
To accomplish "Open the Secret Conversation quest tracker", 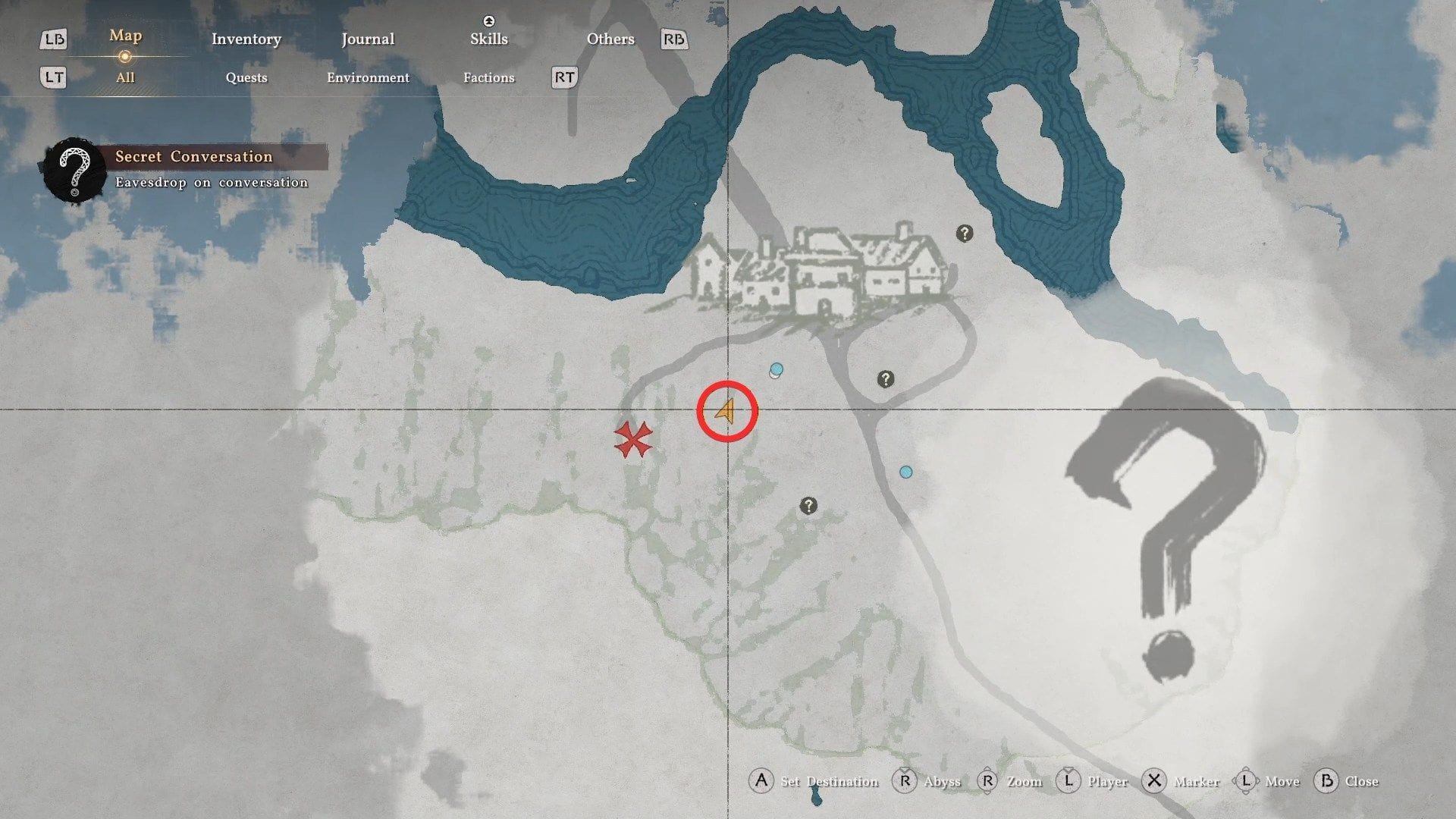I will (193, 157).
